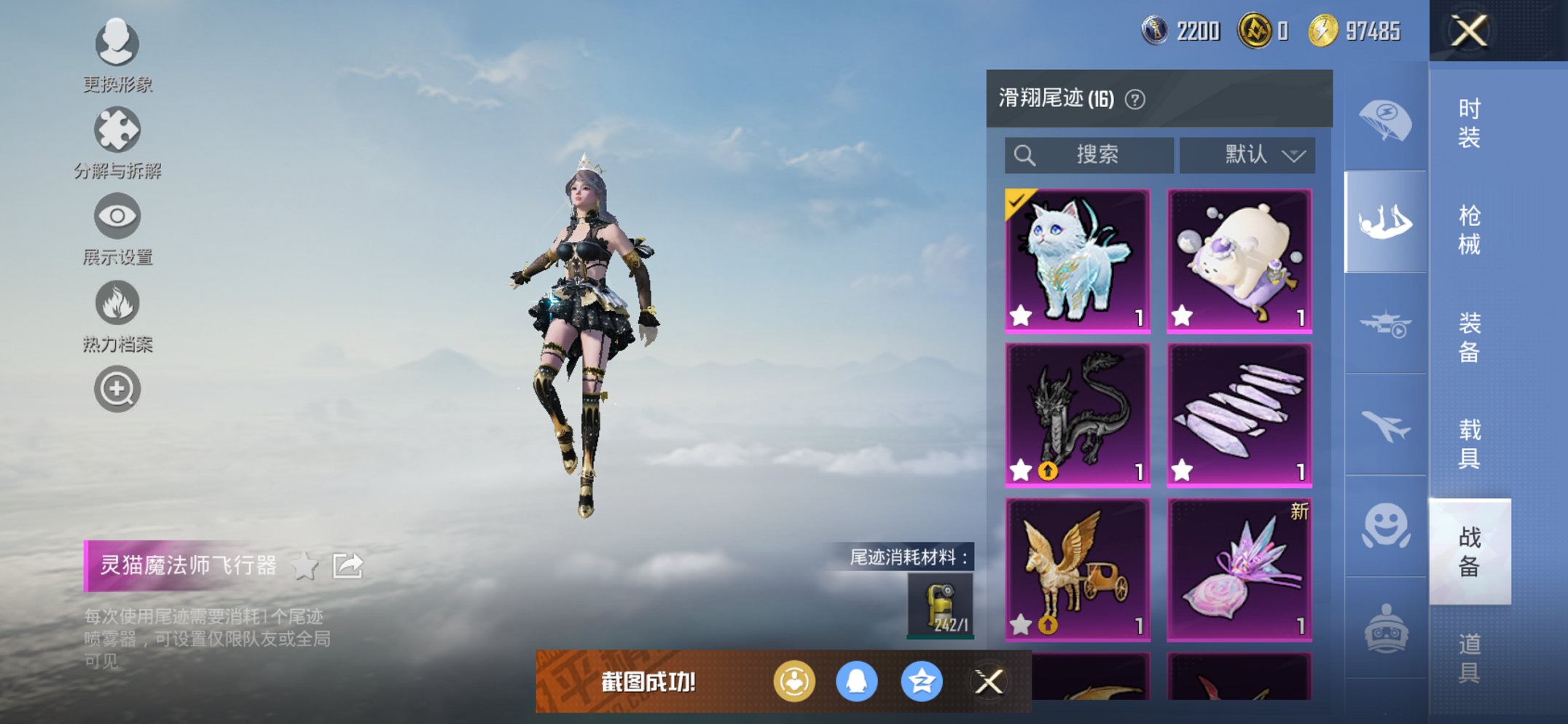Click the zoom-in magnifier icon on the left
The image size is (1568, 724).
117,388
